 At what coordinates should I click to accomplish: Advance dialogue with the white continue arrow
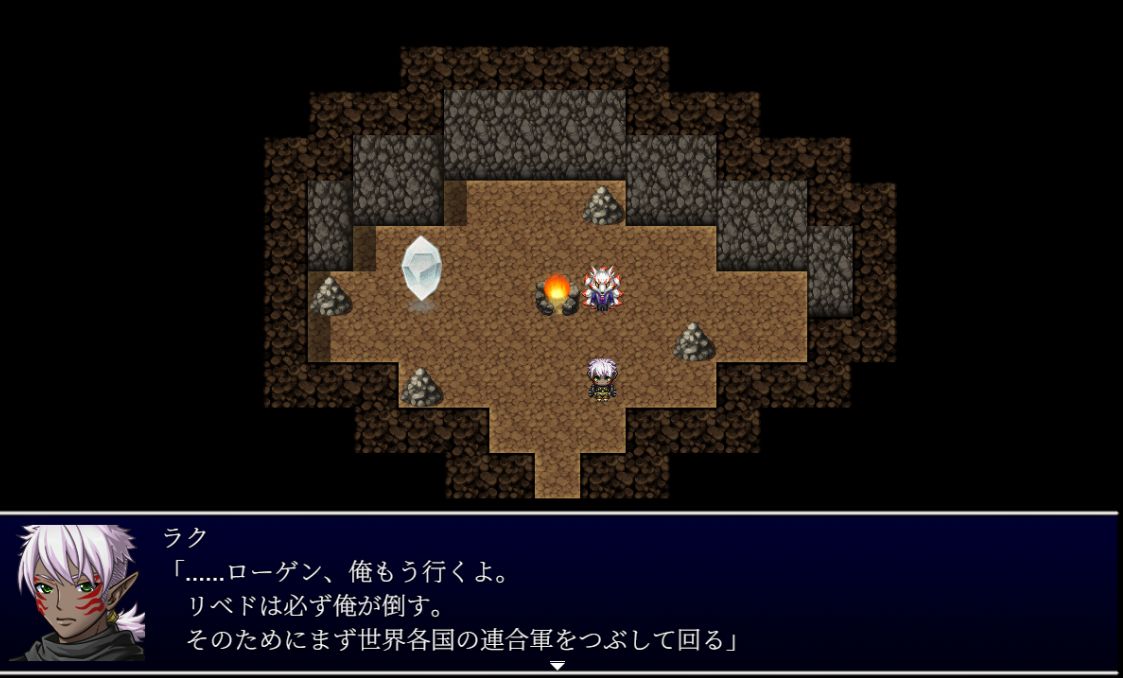(557, 665)
